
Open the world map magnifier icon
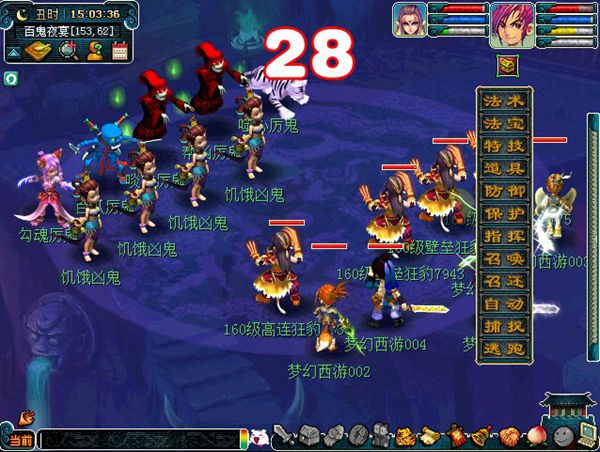pyautogui.click(x=69, y=51)
